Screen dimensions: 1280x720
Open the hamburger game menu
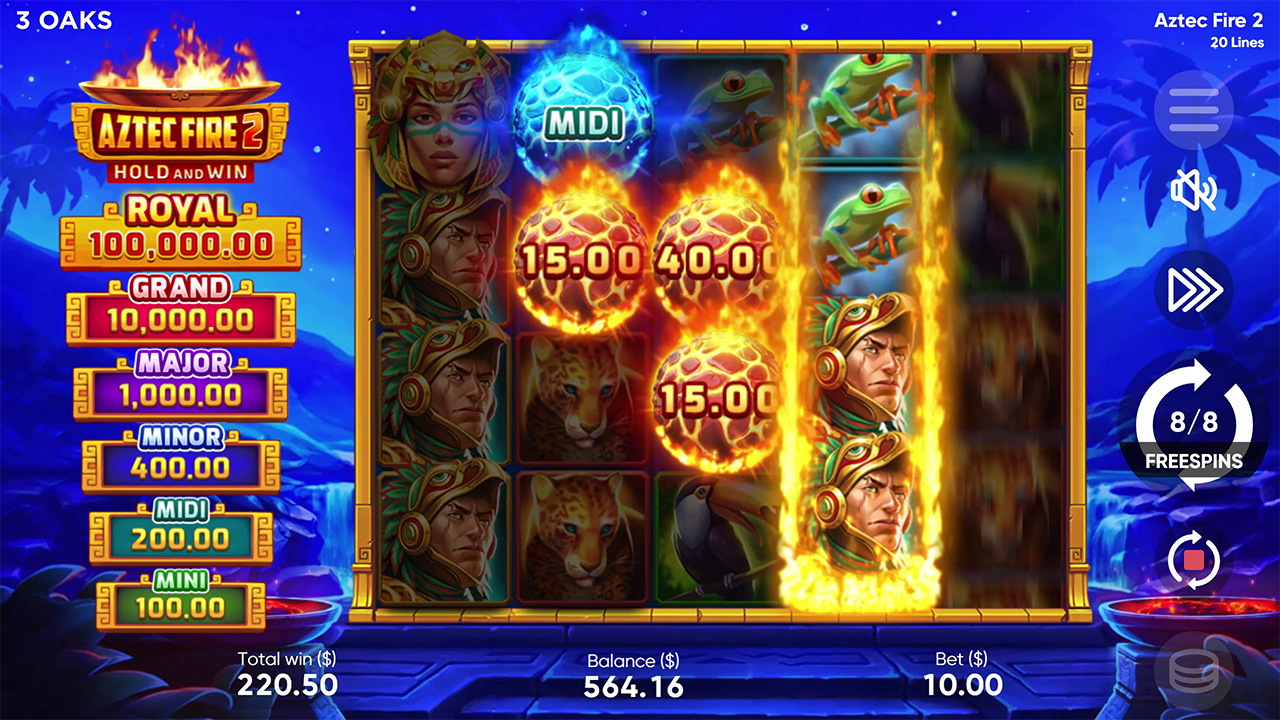(x=1193, y=110)
